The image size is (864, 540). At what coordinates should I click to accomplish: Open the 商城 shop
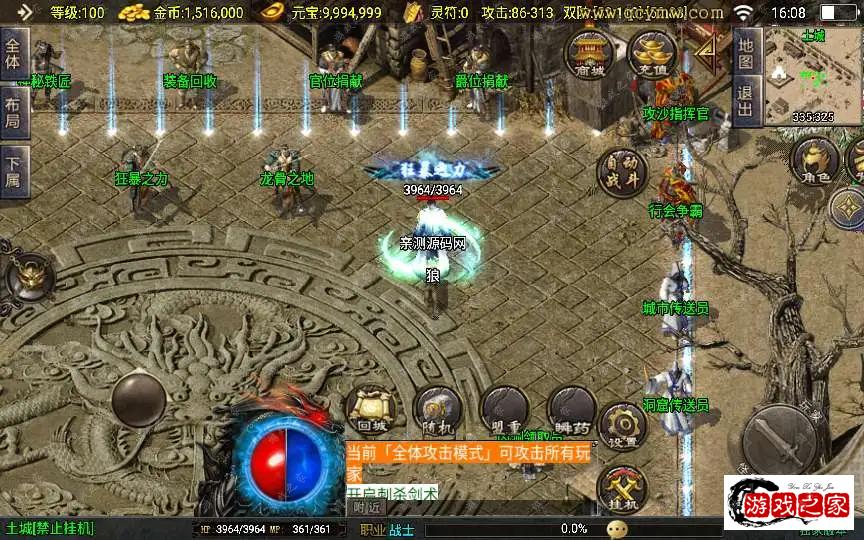(x=590, y=53)
